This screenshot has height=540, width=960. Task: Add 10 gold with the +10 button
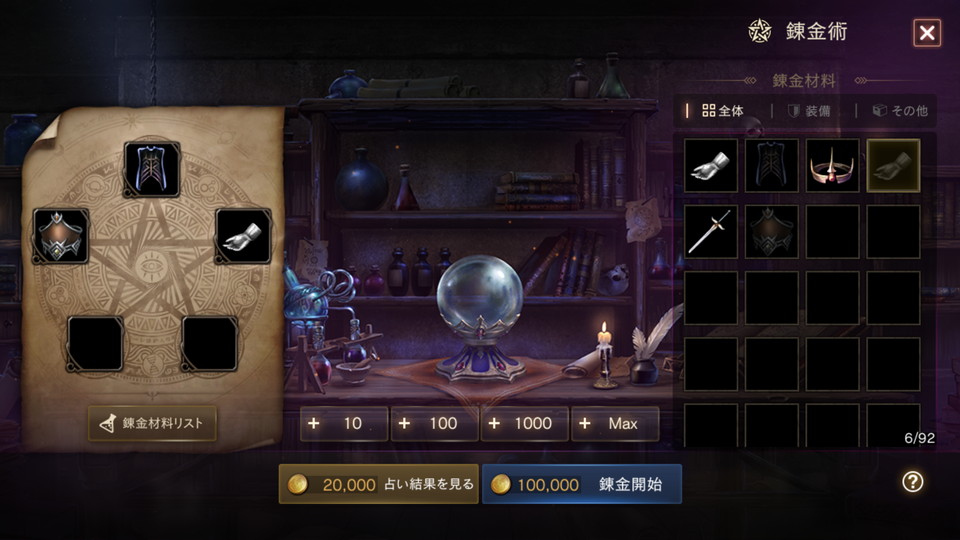coord(344,423)
